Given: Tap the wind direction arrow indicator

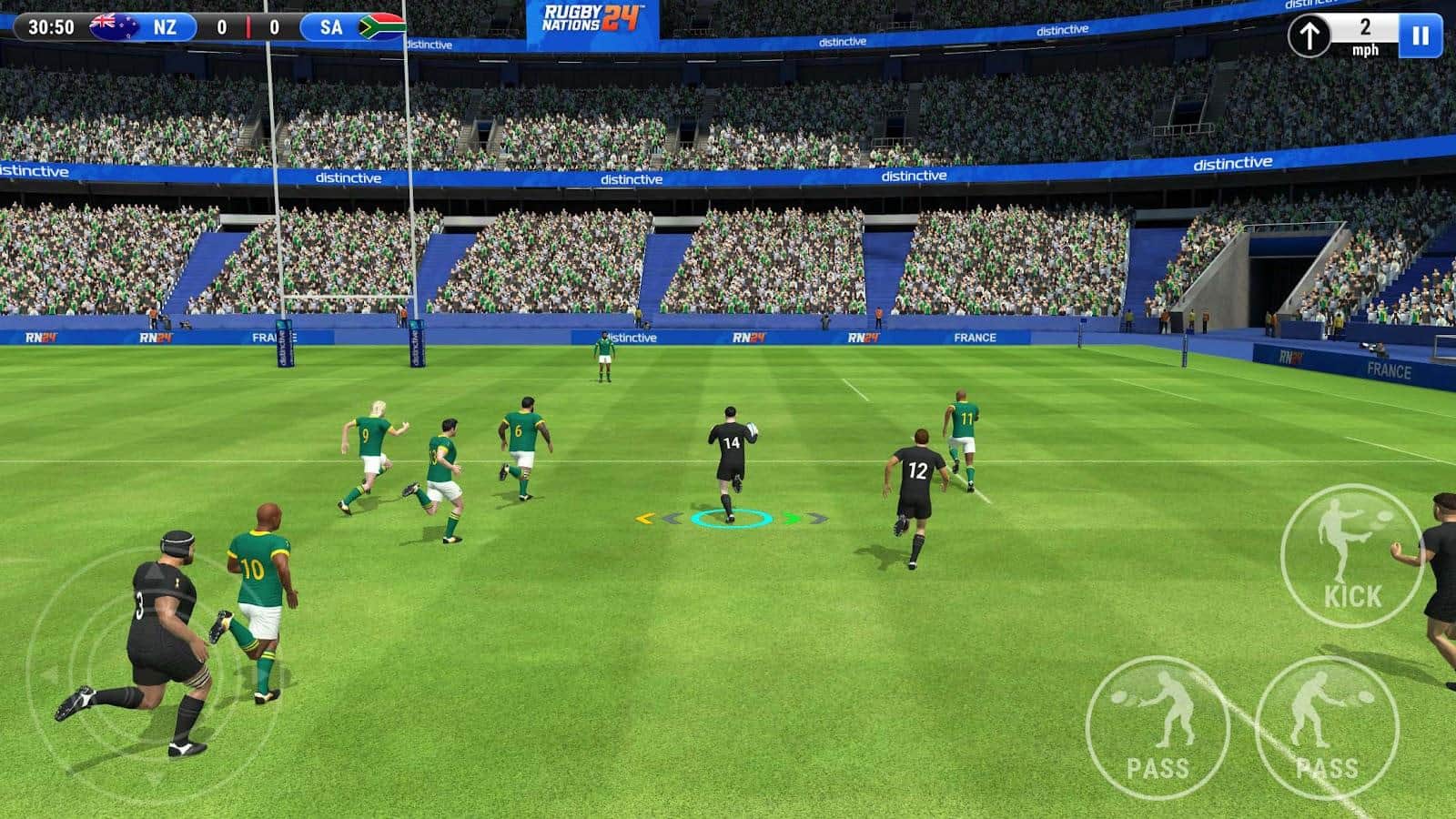Looking at the screenshot, I should pos(1311,37).
